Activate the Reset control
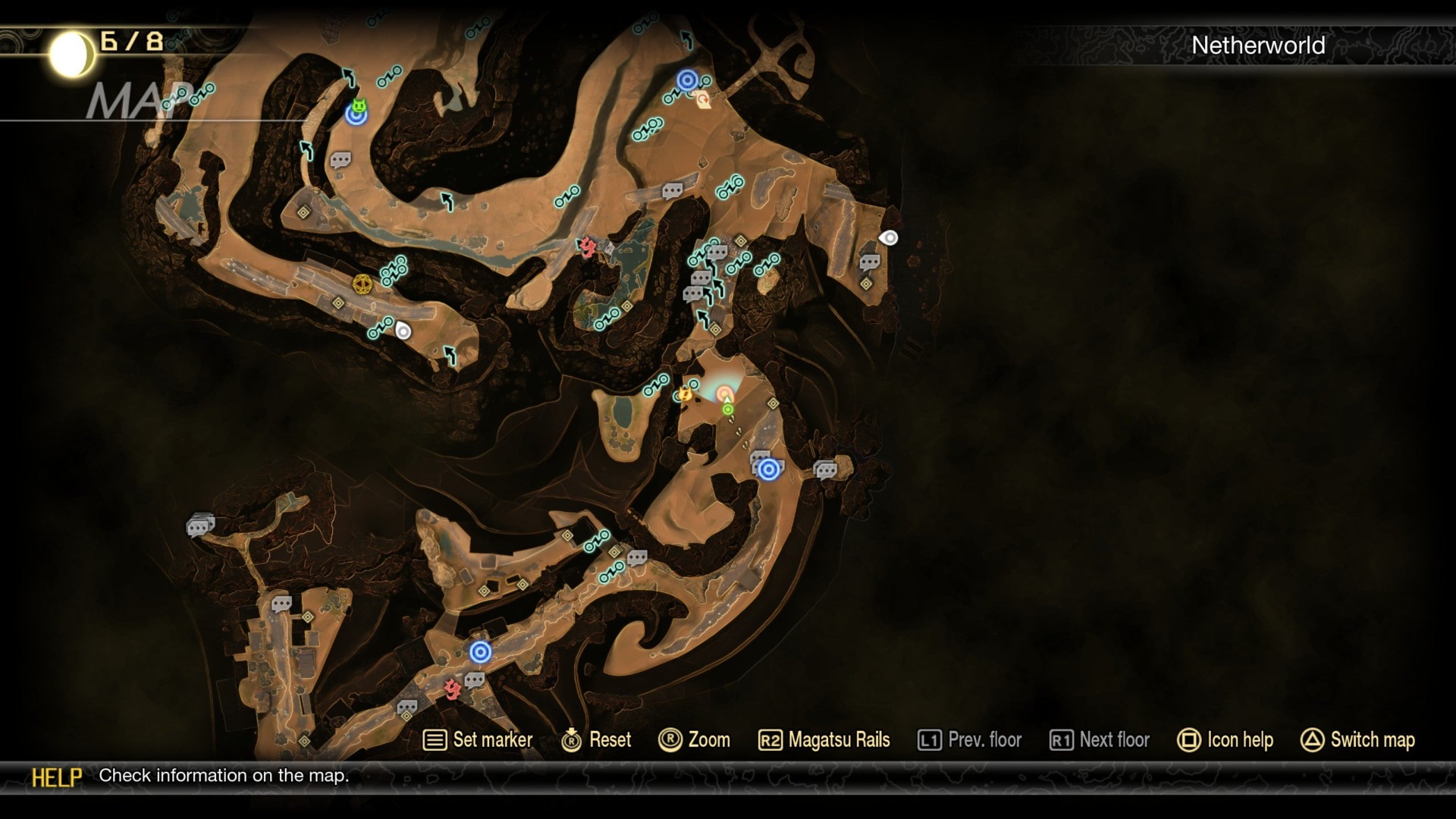 tap(599, 739)
